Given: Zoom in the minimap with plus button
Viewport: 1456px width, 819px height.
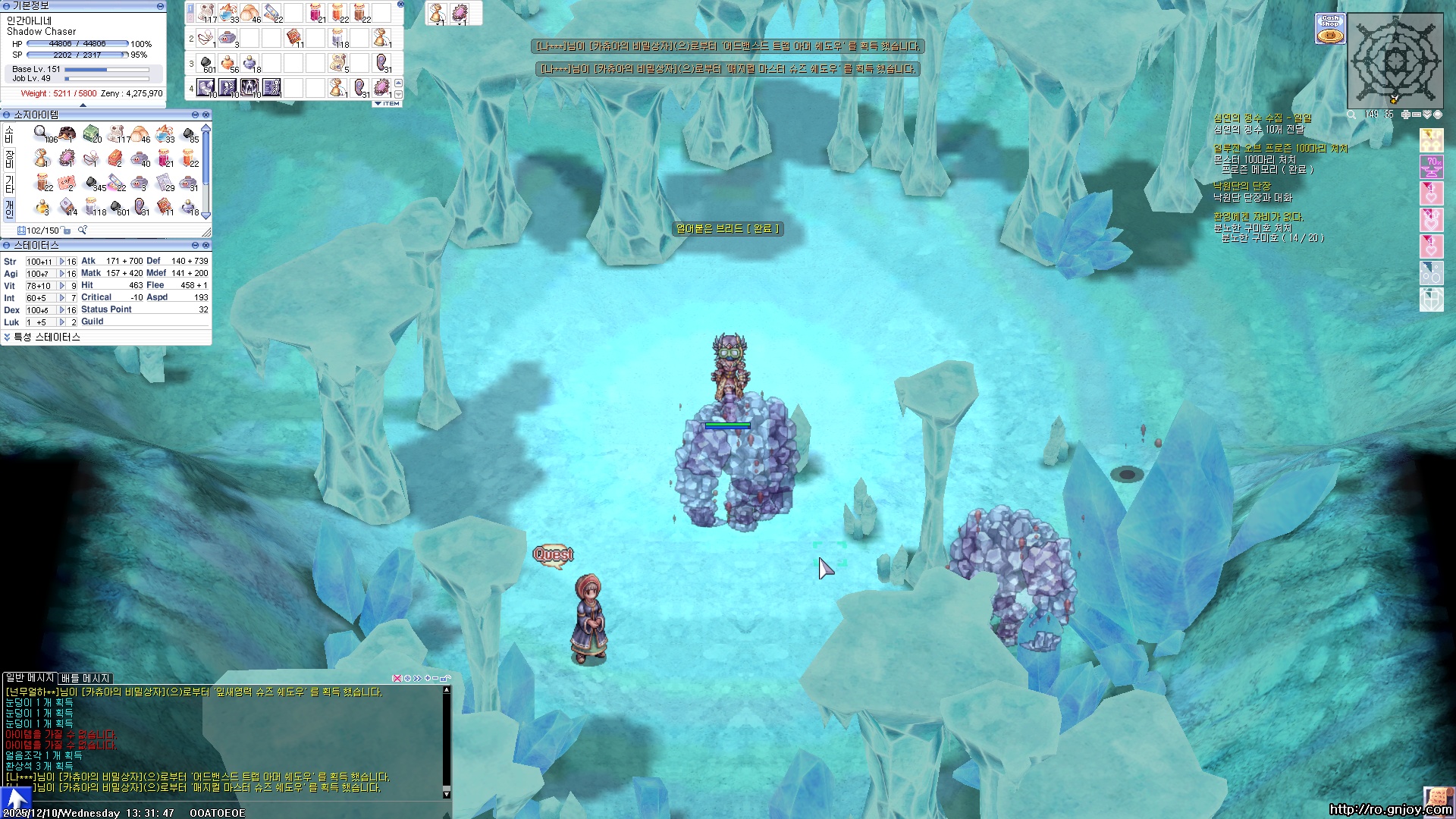Looking at the screenshot, I should (1405, 115).
